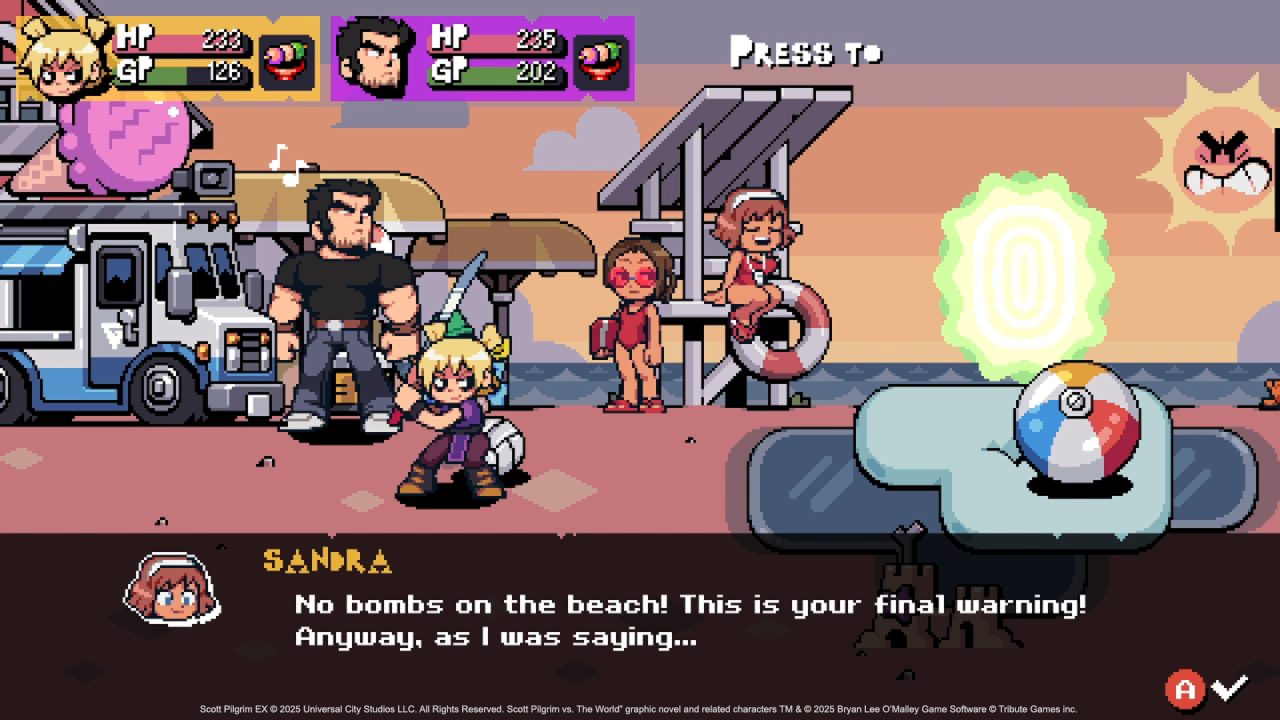The height and width of the screenshot is (720, 1280).
Task: Click the white checkmark next to the A button
Action: (1230, 687)
